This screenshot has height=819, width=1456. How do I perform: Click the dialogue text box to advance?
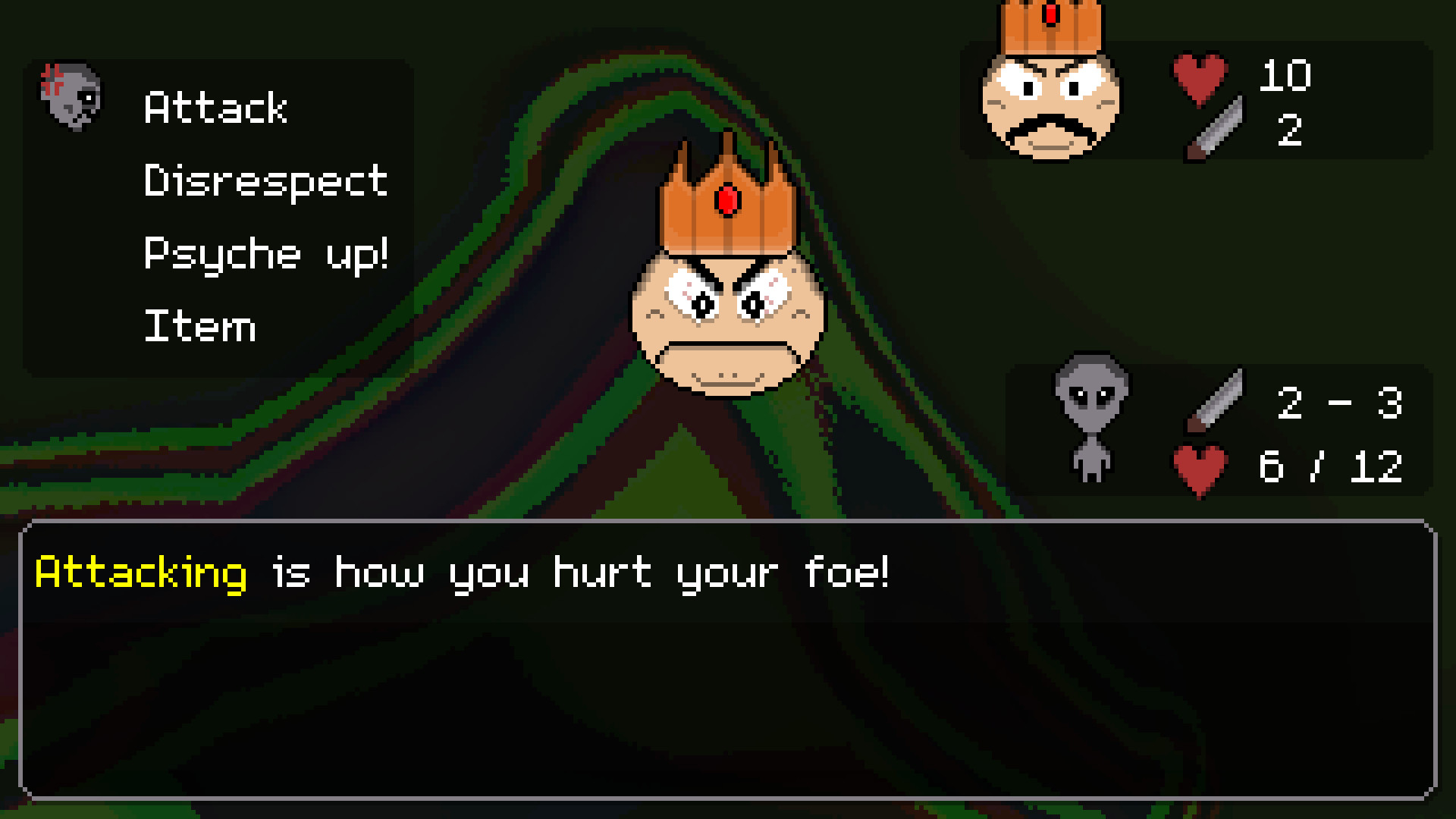coord(728,667)
